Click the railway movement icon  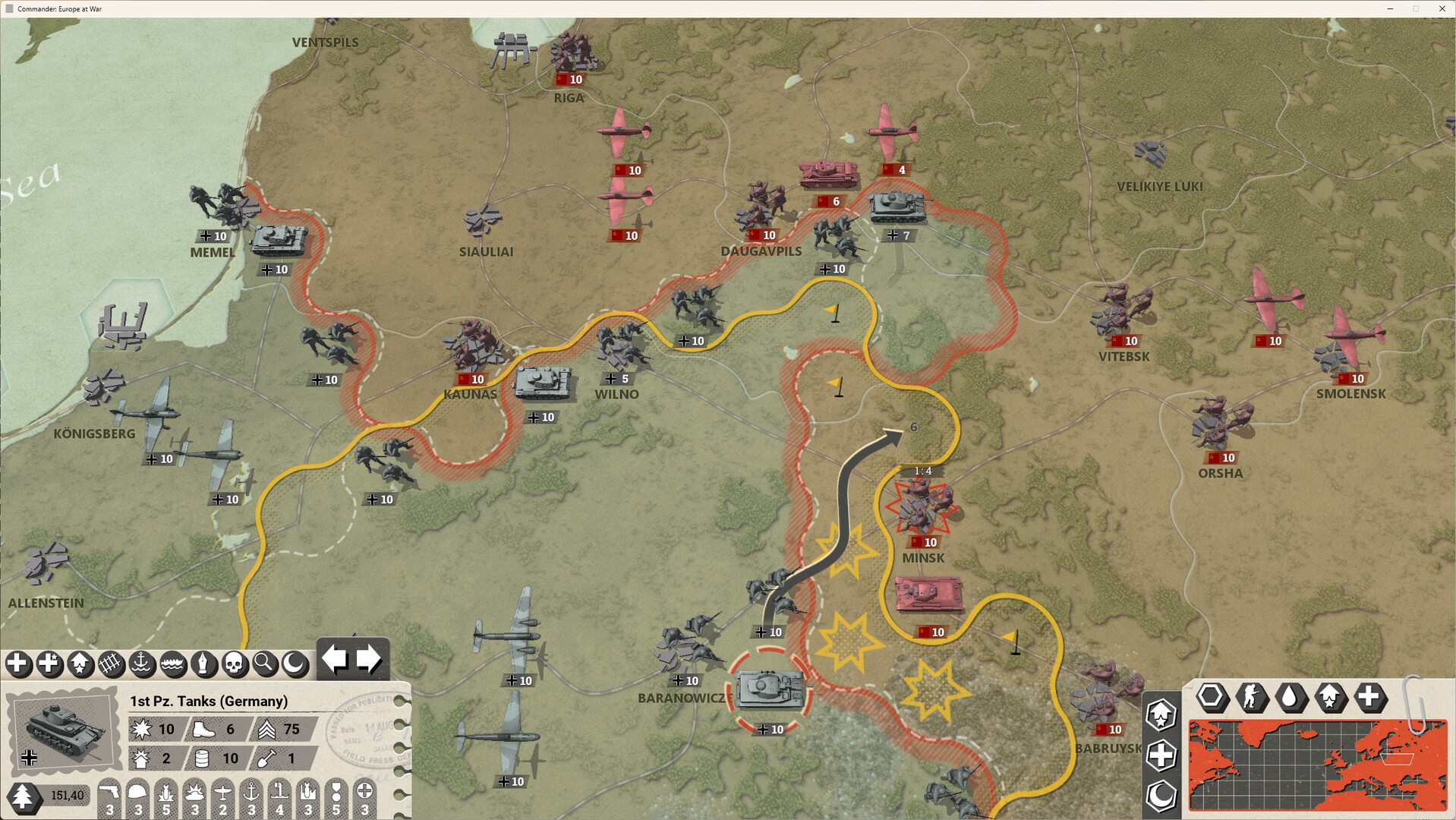pos(111,664)
